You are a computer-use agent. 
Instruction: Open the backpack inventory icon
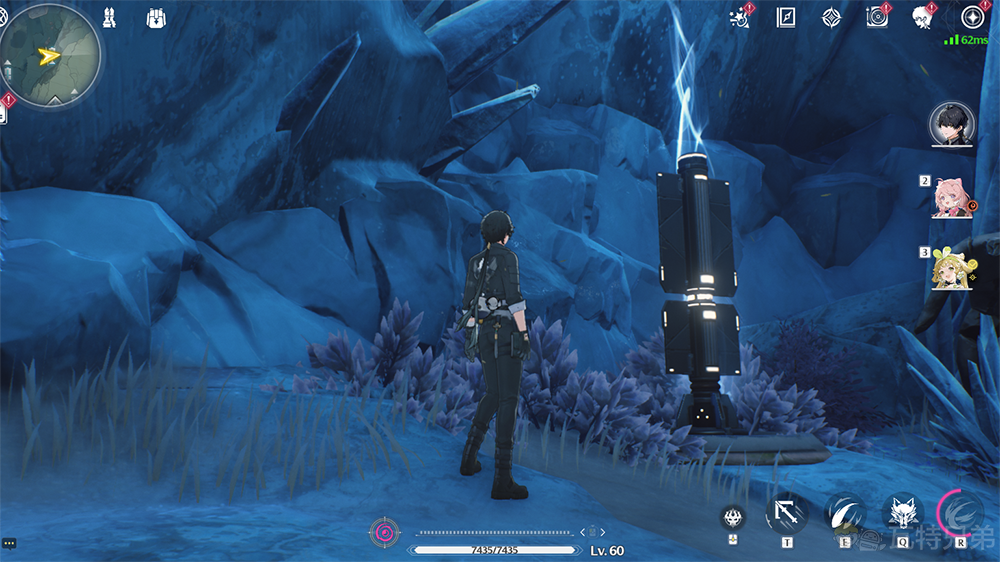tap(156, 18)
